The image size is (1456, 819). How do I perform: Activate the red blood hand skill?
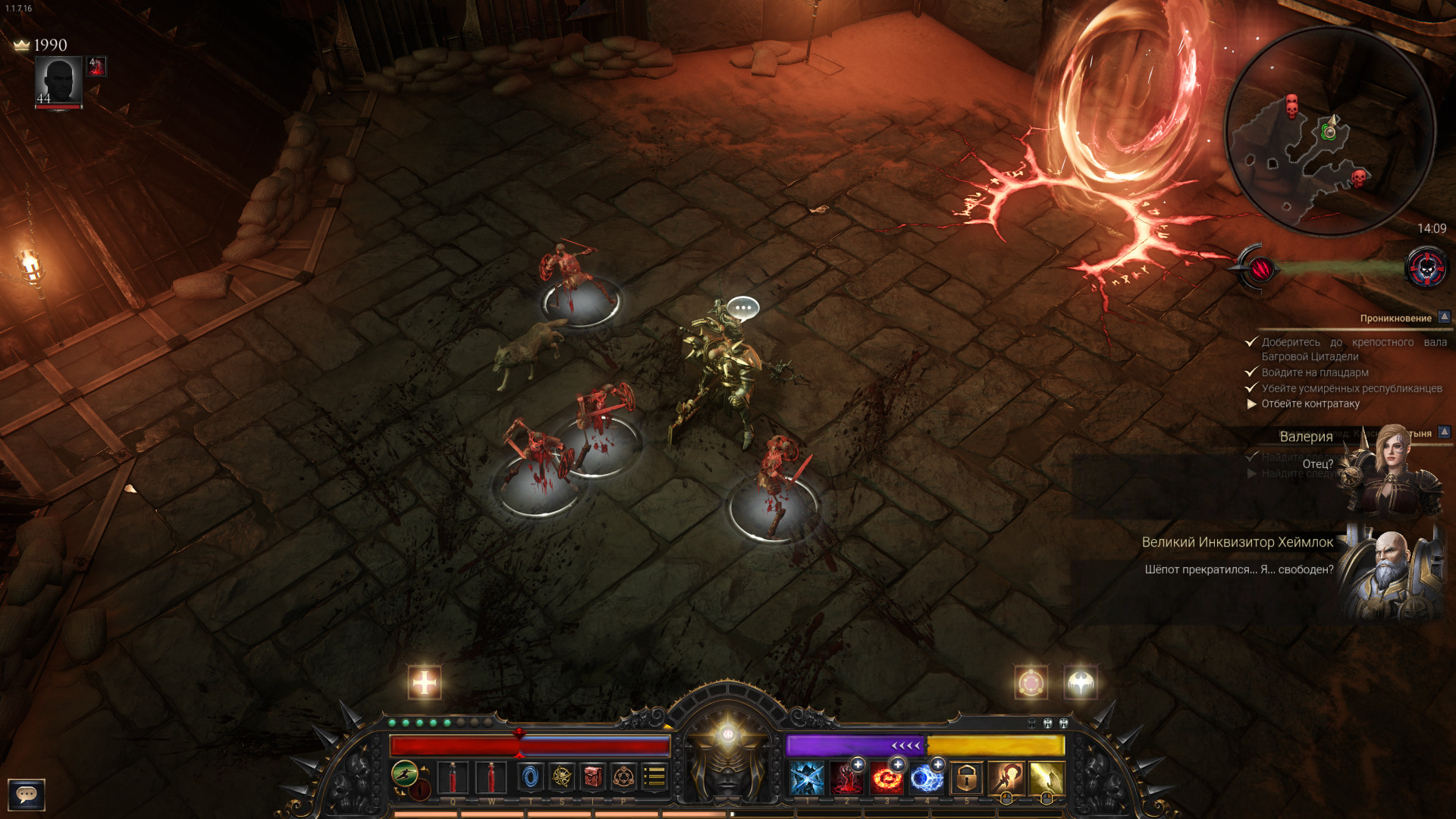point(846,779)
